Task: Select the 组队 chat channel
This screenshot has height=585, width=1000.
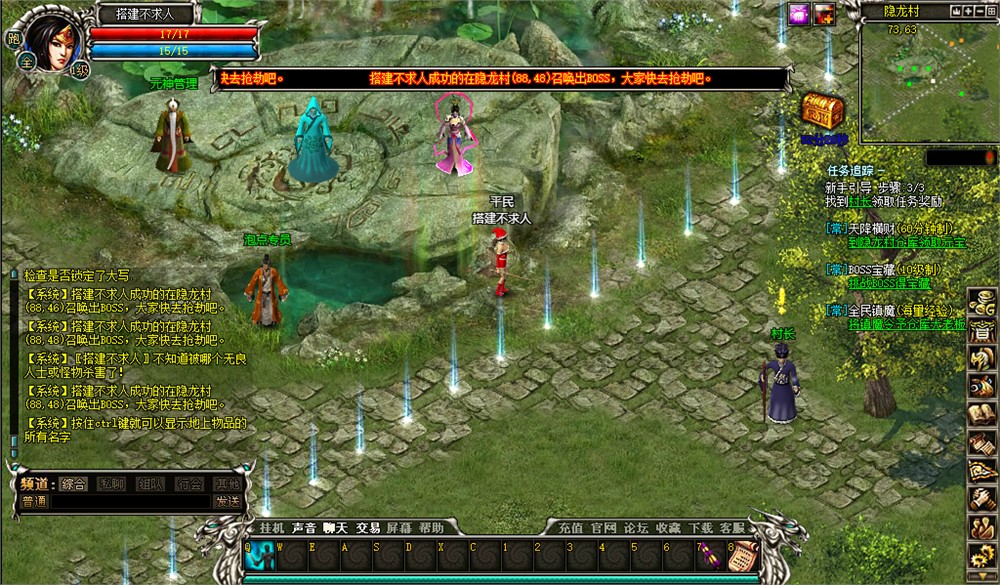Action: [x=150, y=484]
